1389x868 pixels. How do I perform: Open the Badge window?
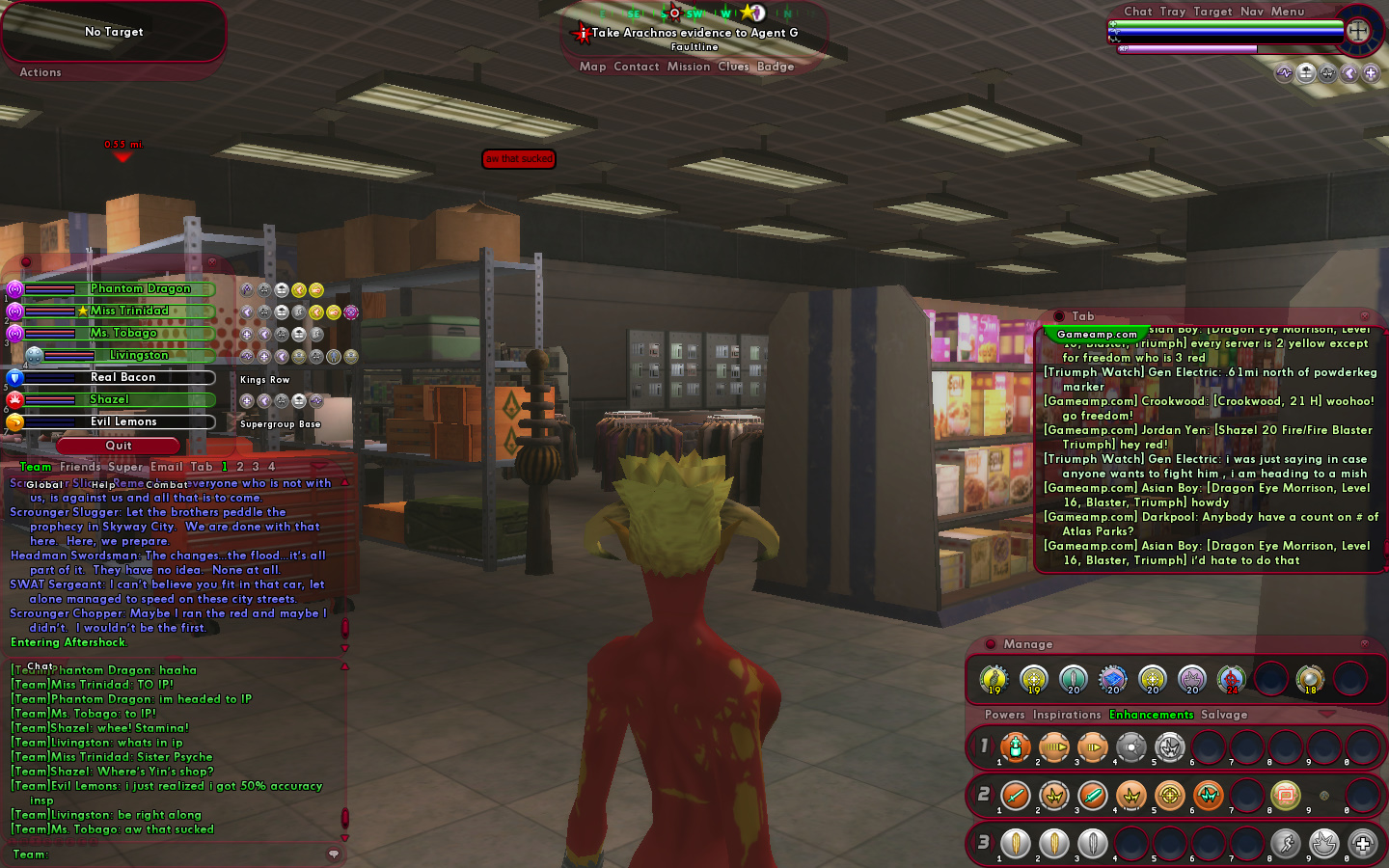click(776, 67)
